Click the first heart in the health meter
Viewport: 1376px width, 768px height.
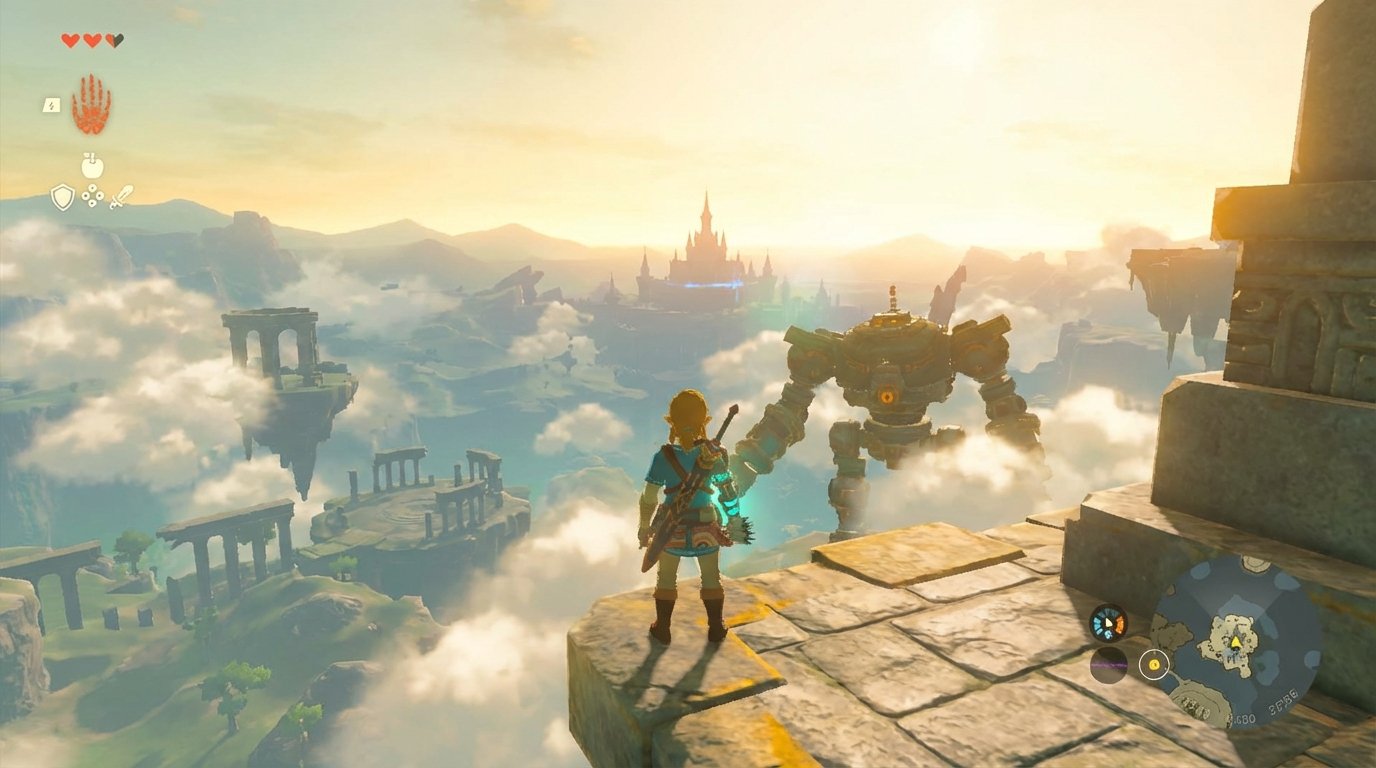(70, 39)
